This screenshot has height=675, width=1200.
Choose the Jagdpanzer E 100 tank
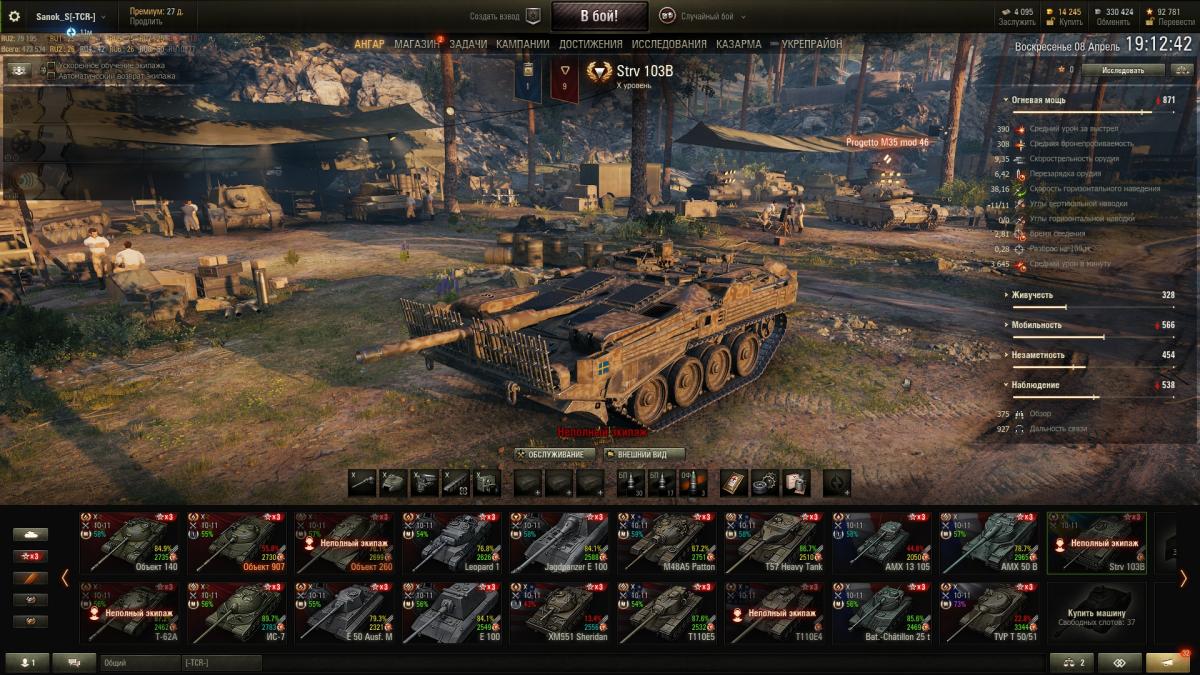(558, 543)
